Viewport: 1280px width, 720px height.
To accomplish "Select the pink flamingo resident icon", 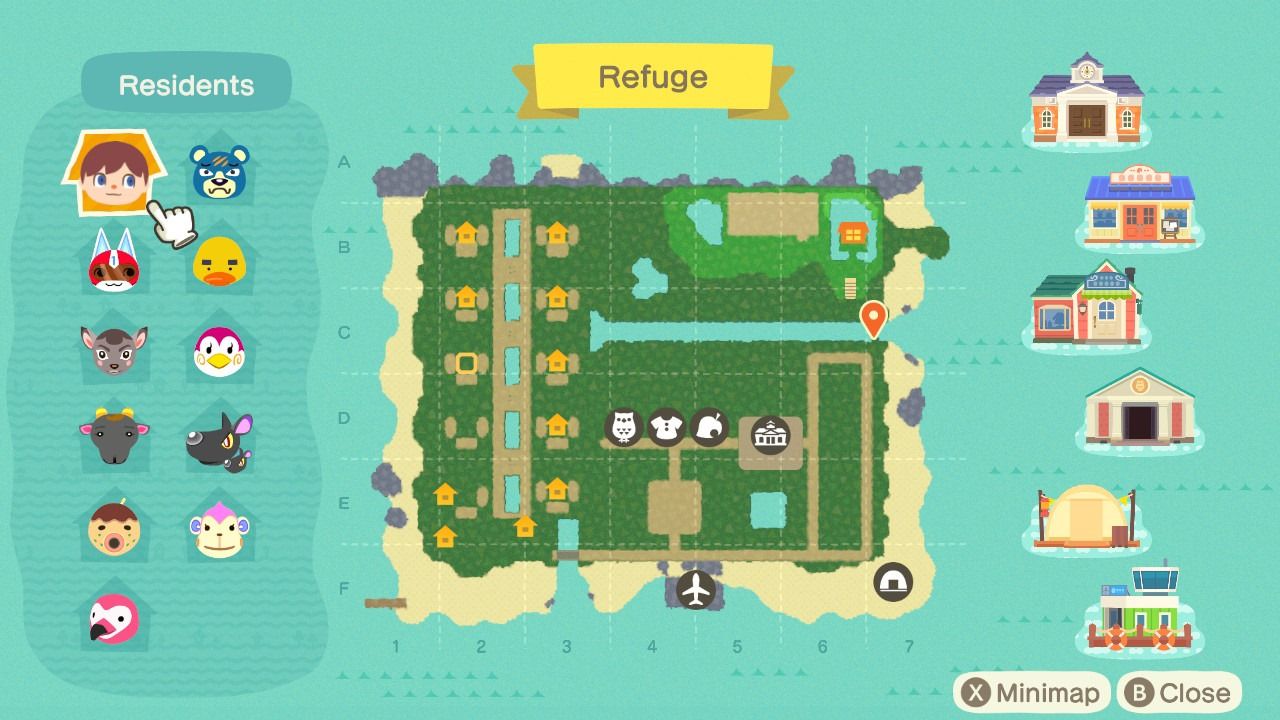I will click(x=113, y=619).
